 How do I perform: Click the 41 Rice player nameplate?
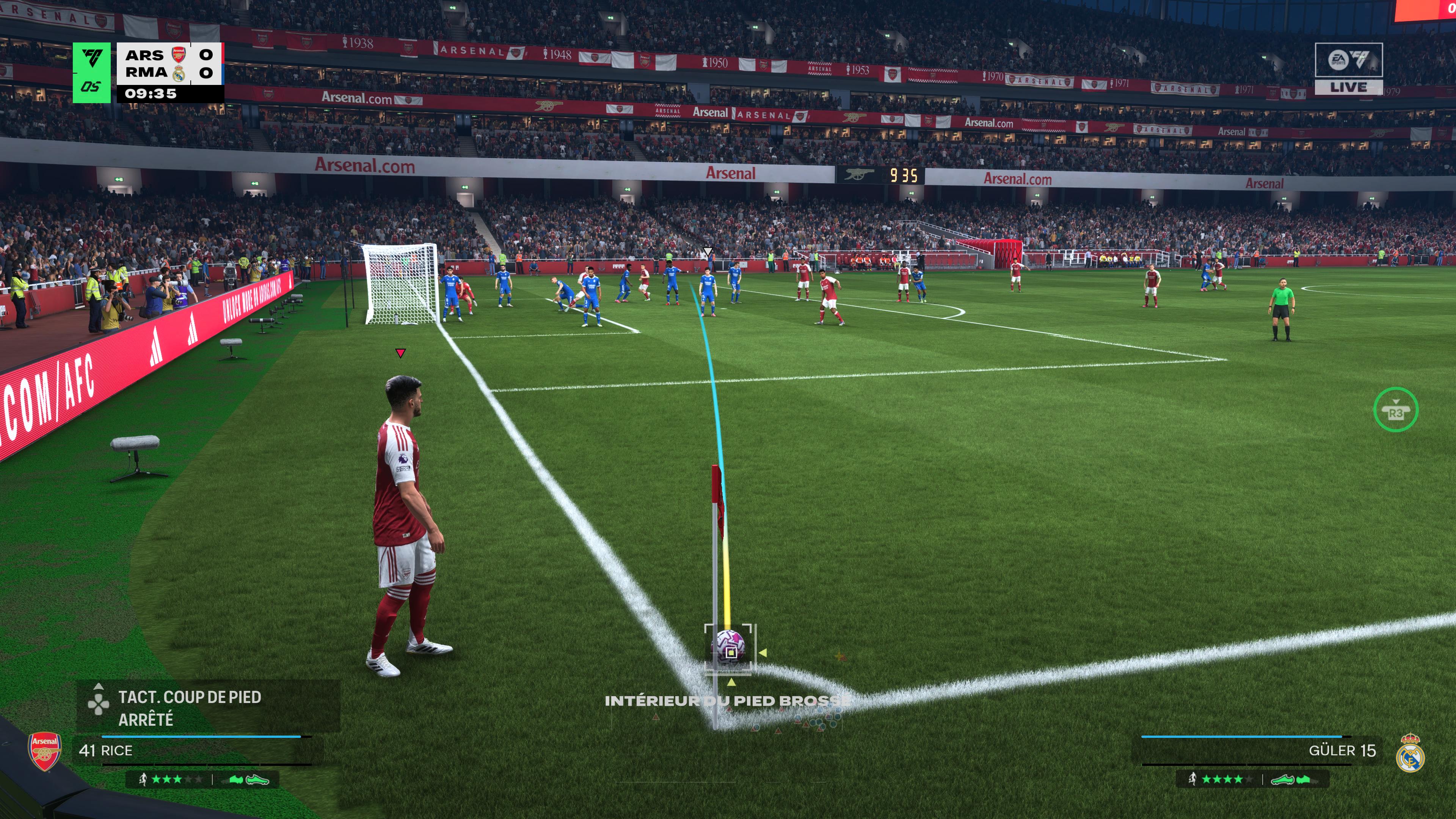pyautogui.click(x=106, y=751)
